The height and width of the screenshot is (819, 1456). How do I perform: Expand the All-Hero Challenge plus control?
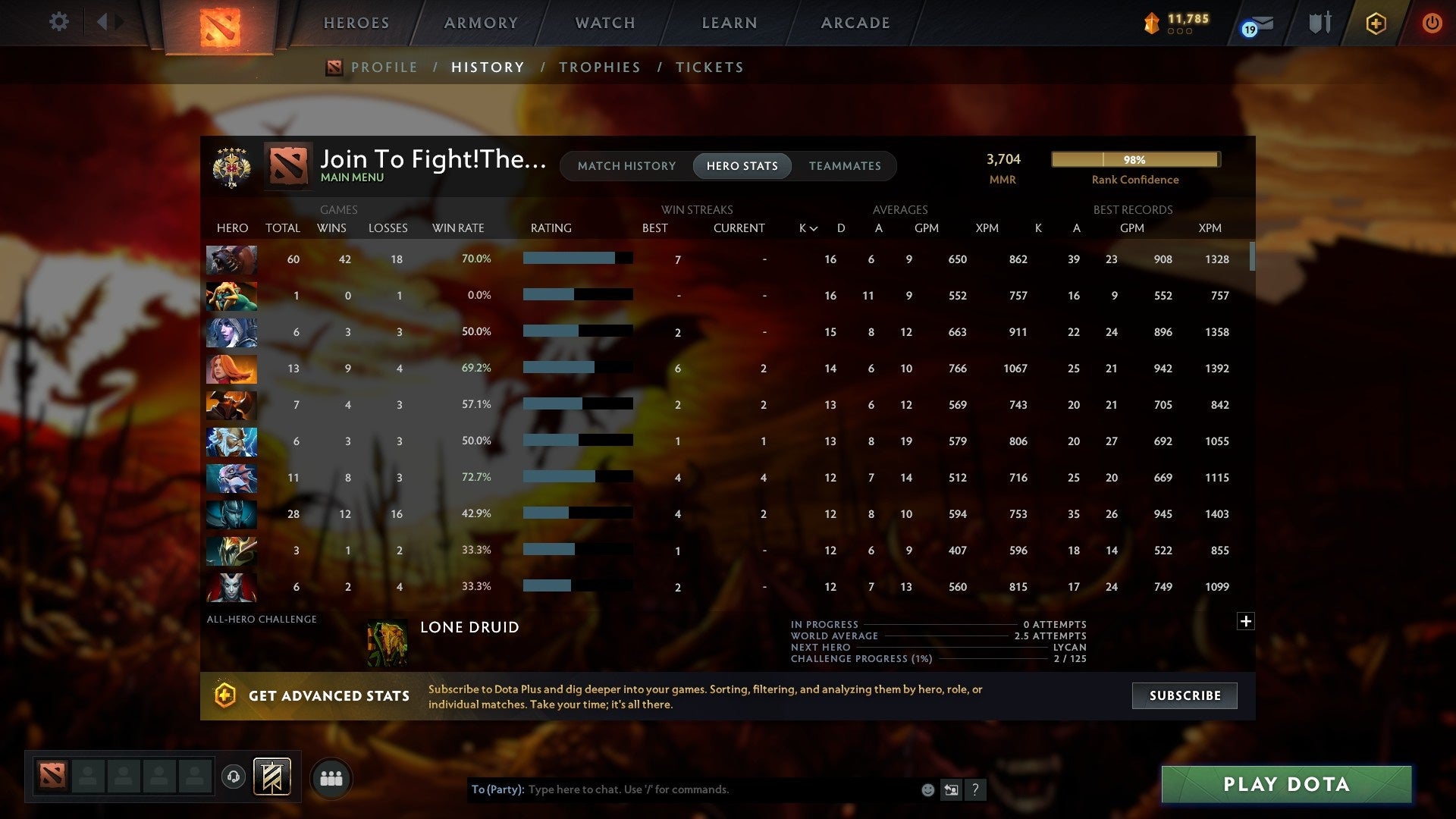[1246, 620]
